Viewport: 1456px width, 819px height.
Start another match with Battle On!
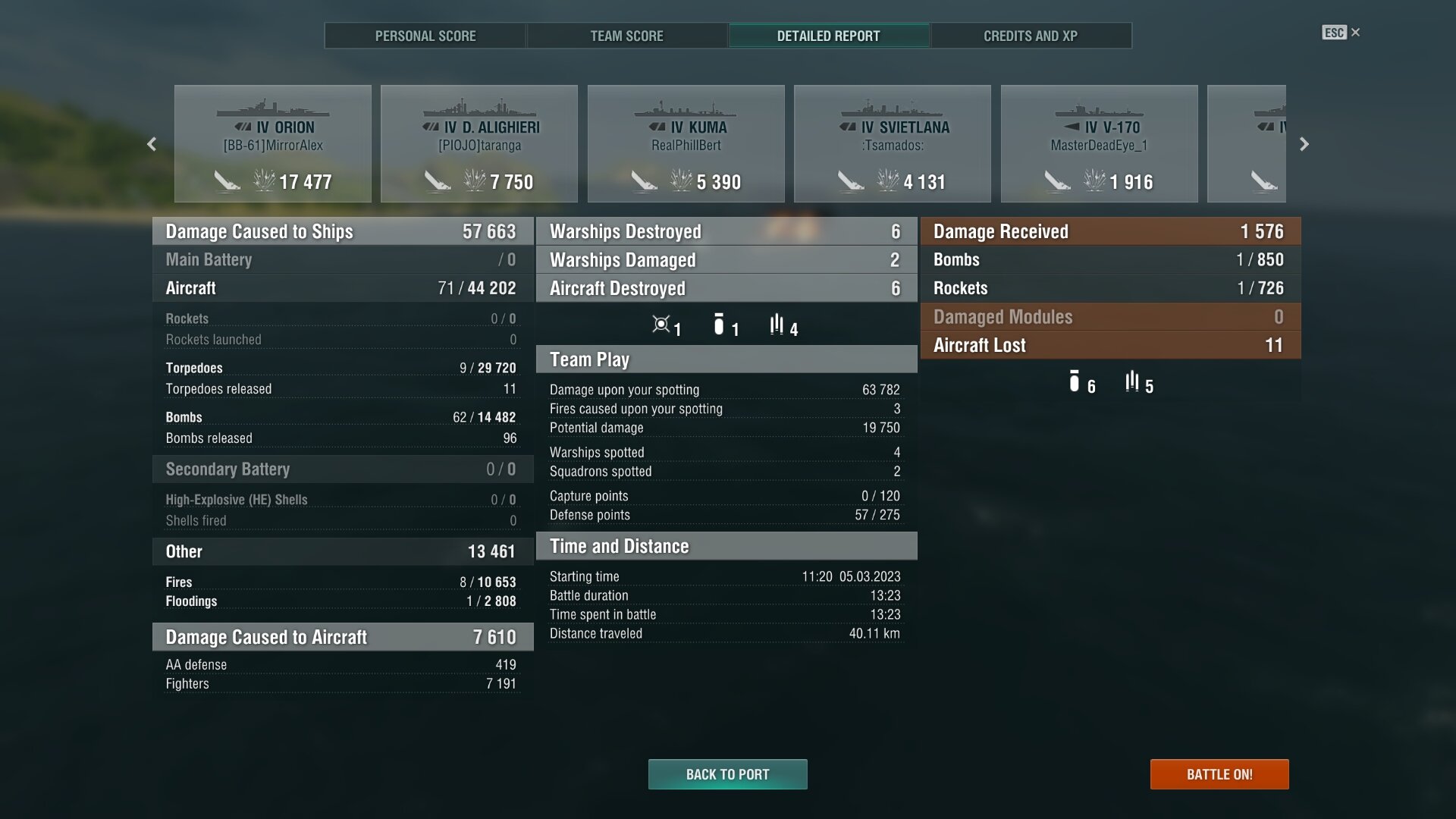(x=1219, y=774)
